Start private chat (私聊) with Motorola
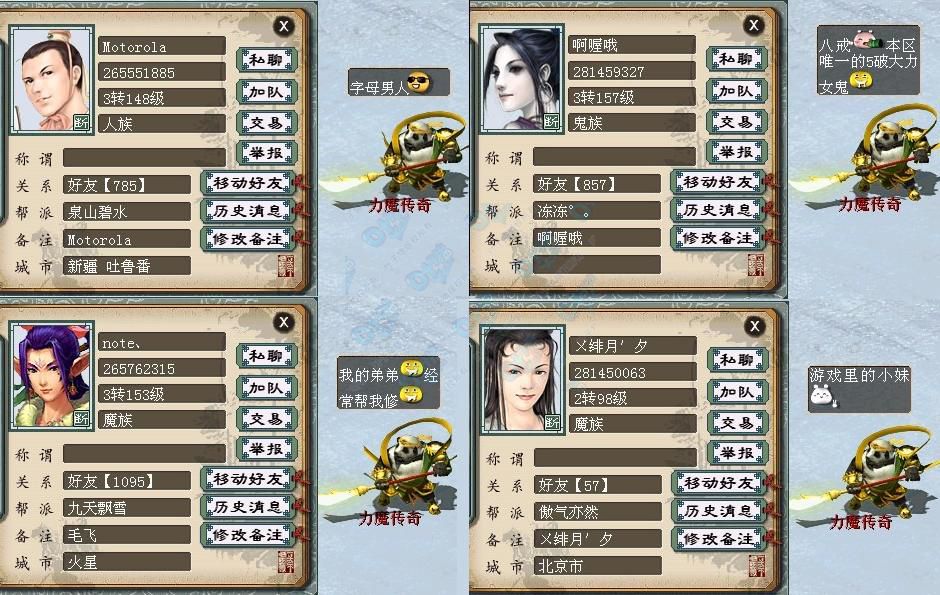This screenshot has height=595, width=940. click(x=266, y=60)
